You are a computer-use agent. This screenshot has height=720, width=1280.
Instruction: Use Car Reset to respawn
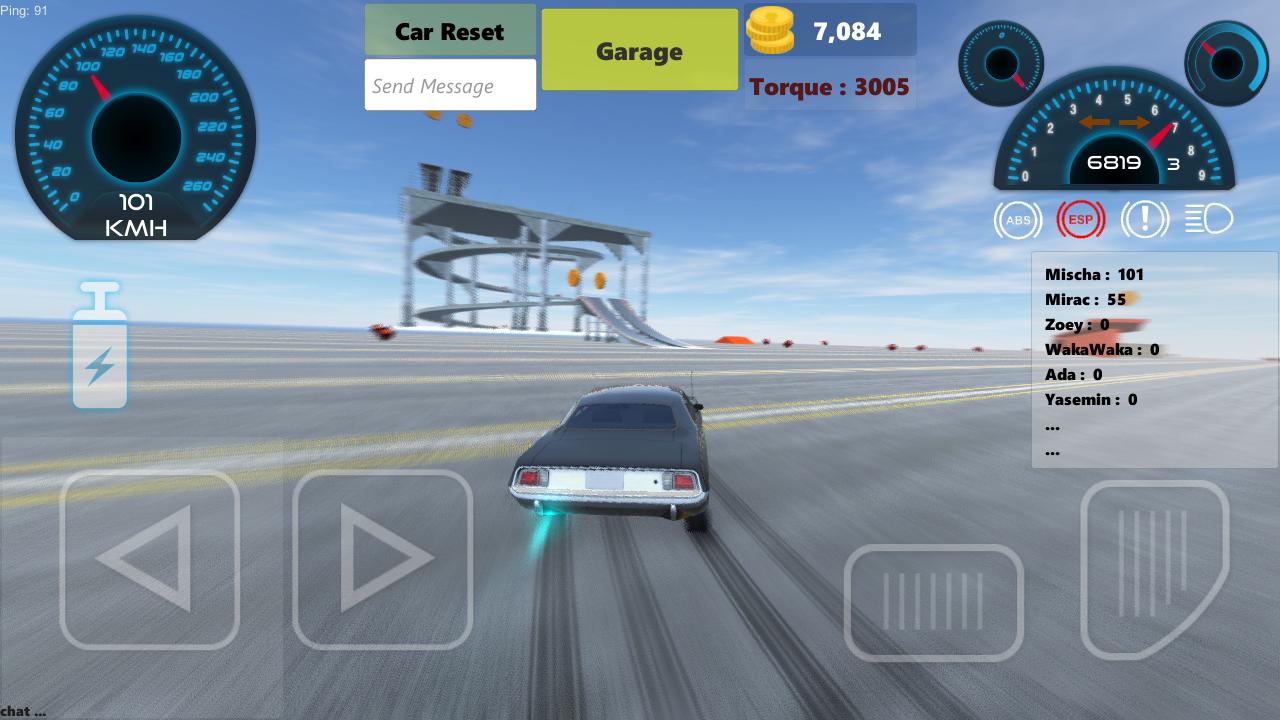coord(450,31)
